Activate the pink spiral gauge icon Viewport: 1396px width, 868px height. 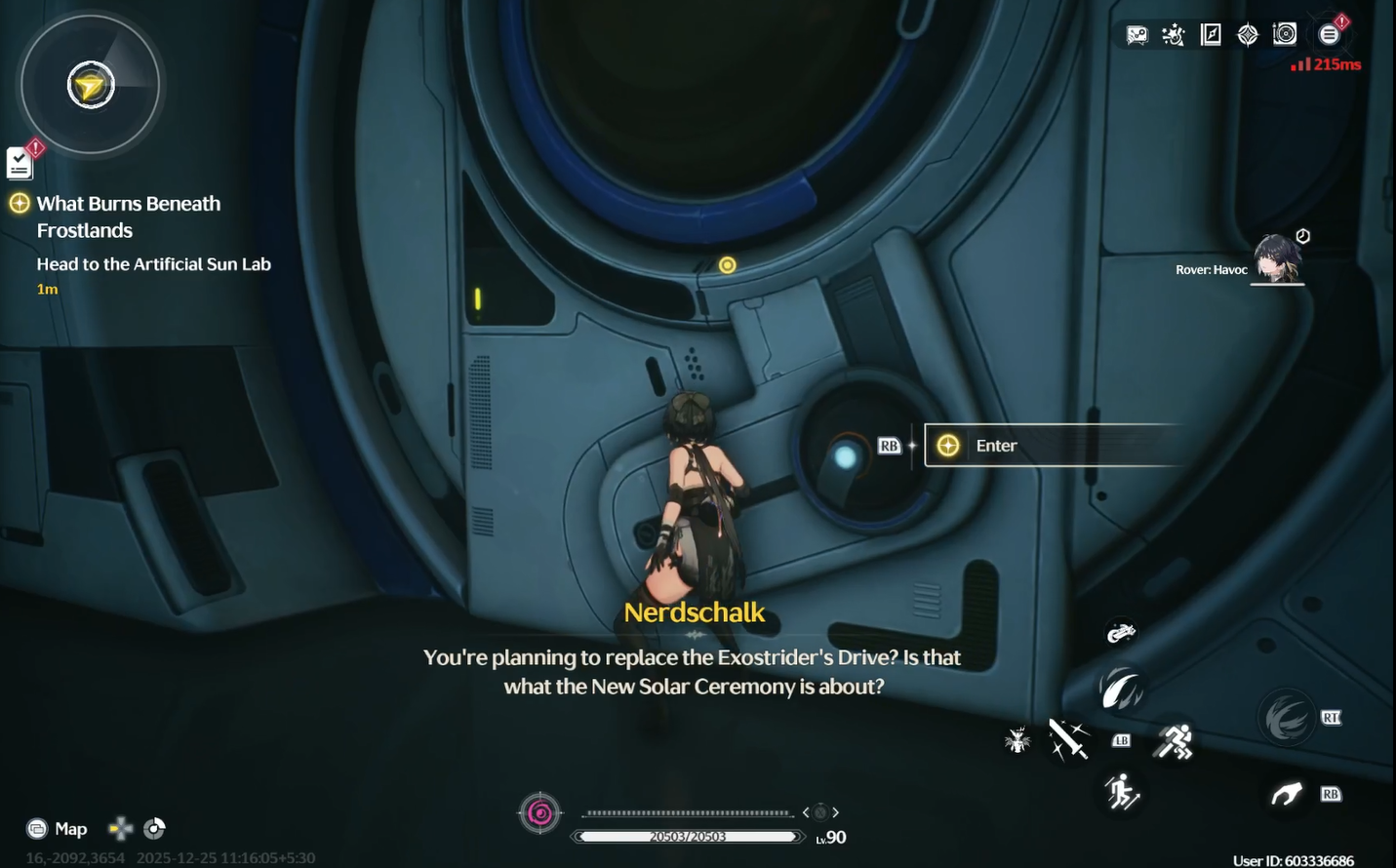pyautogui.click(x=540, y=813)
